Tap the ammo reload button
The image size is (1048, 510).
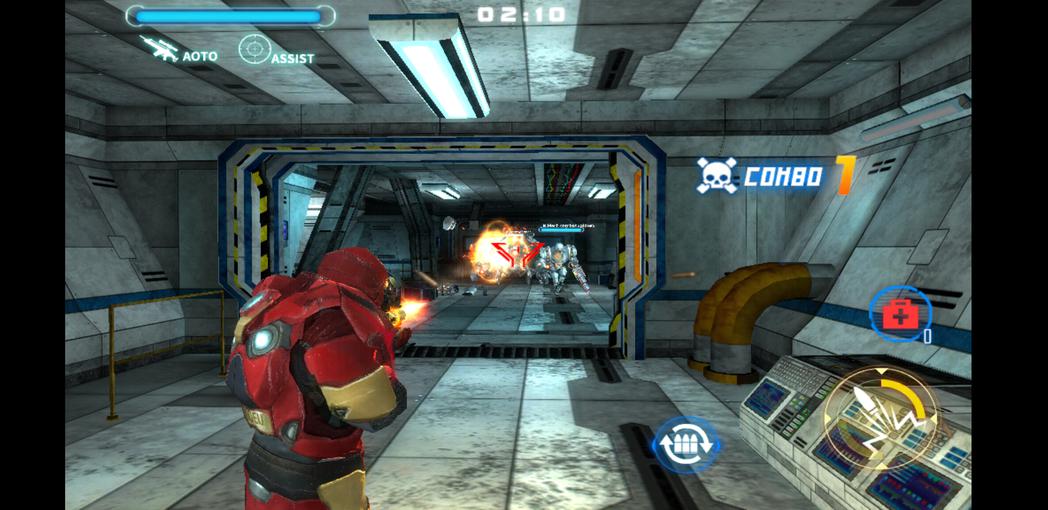(685, 443)
